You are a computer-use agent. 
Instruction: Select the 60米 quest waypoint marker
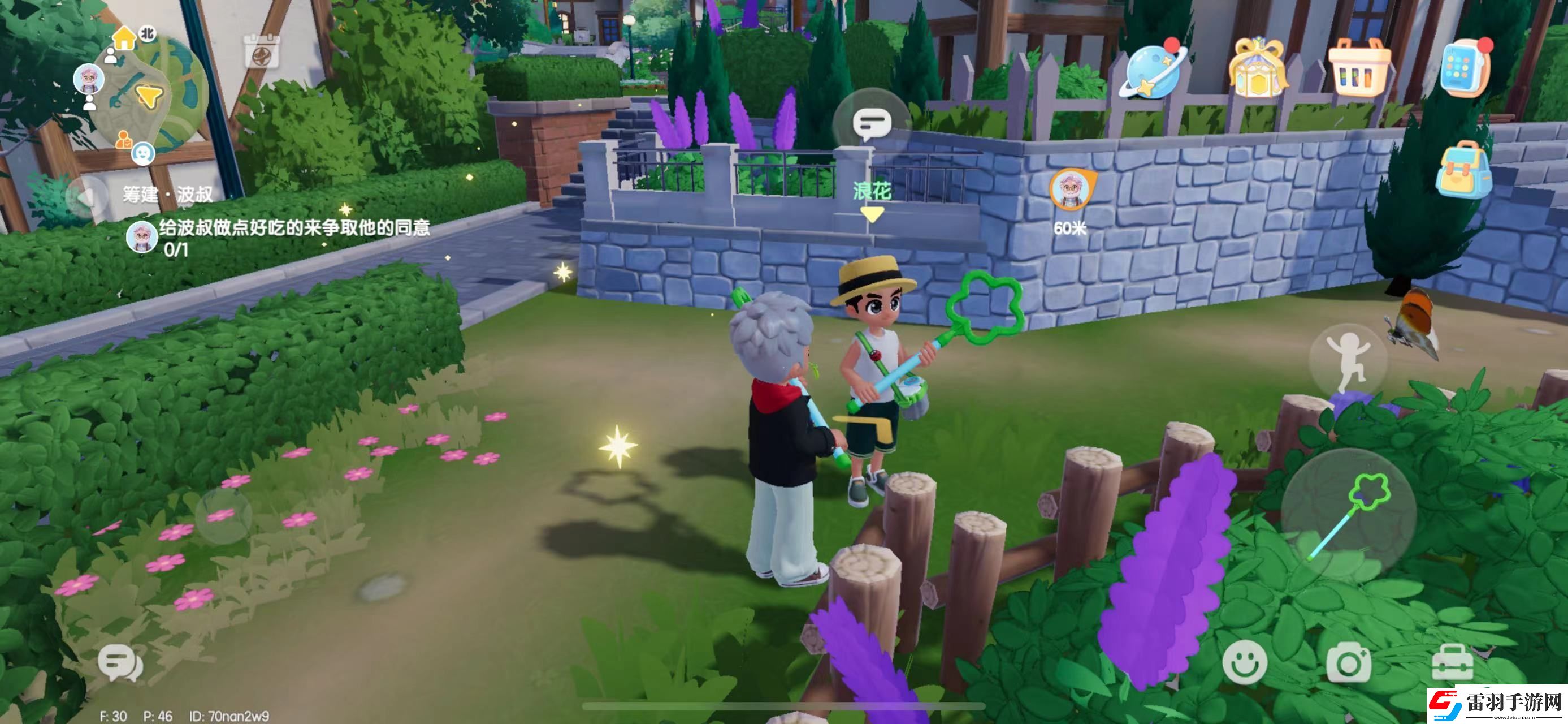(x=1071, y=191)
